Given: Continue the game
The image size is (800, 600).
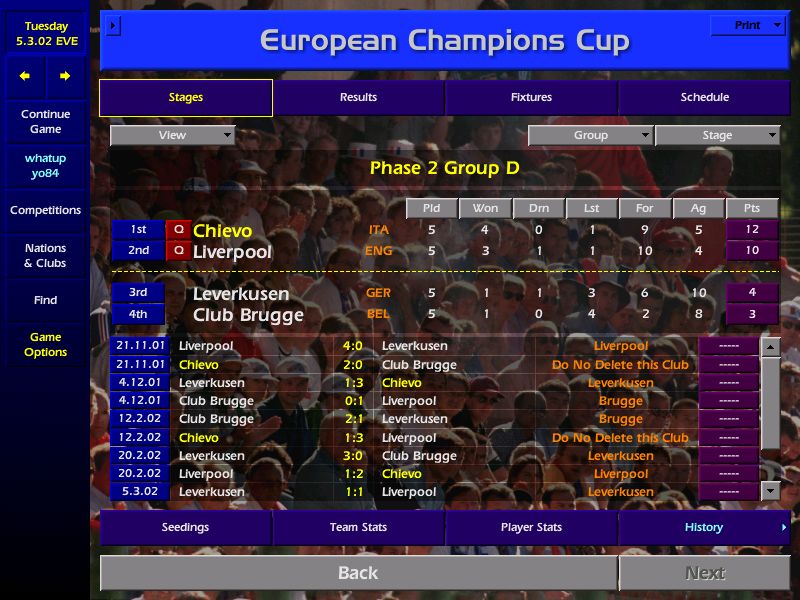Looking at the screenshot, I should coord(45,121).
